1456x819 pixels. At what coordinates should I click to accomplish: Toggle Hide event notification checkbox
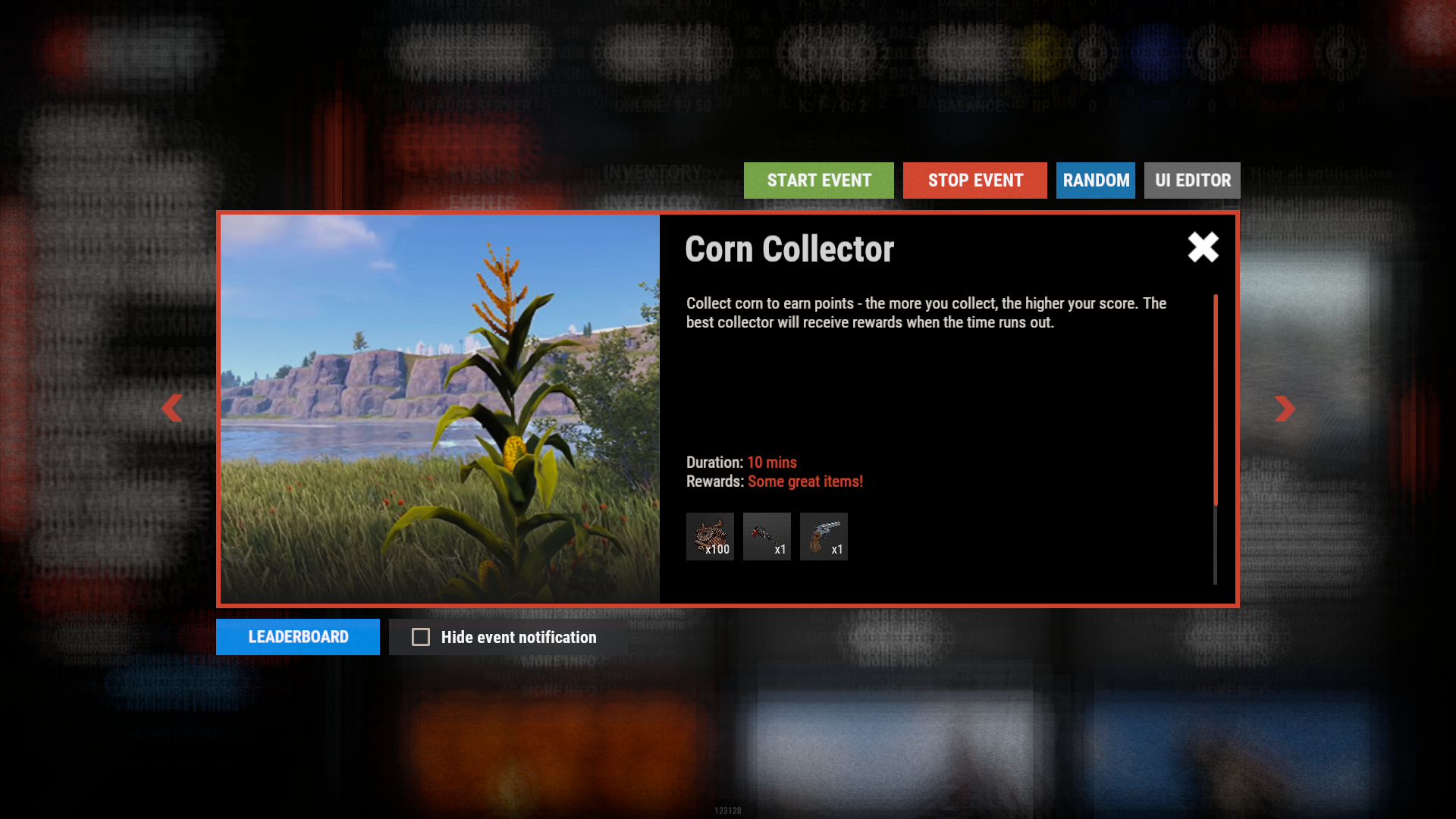point(421,637)
